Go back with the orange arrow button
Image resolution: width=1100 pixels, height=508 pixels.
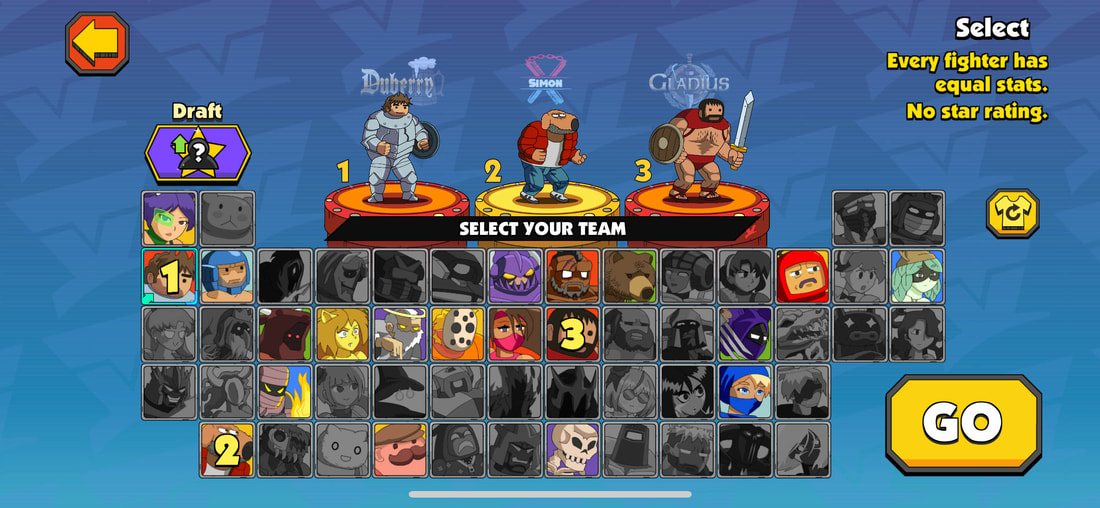[97, 43]
